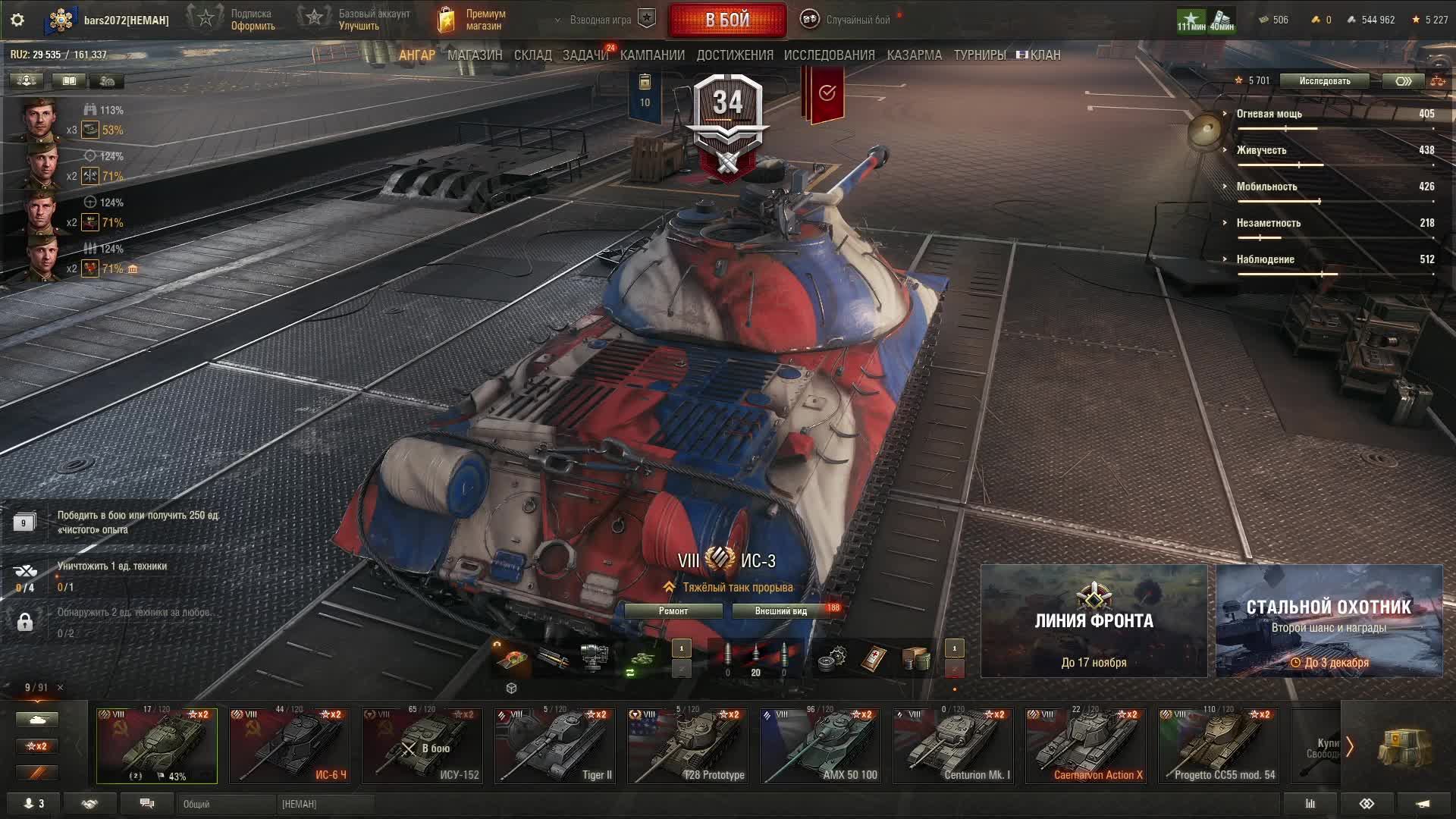Select the ИС-6 Ч tank in carousel
This screenshot has width=1456, height=819.
290,745
